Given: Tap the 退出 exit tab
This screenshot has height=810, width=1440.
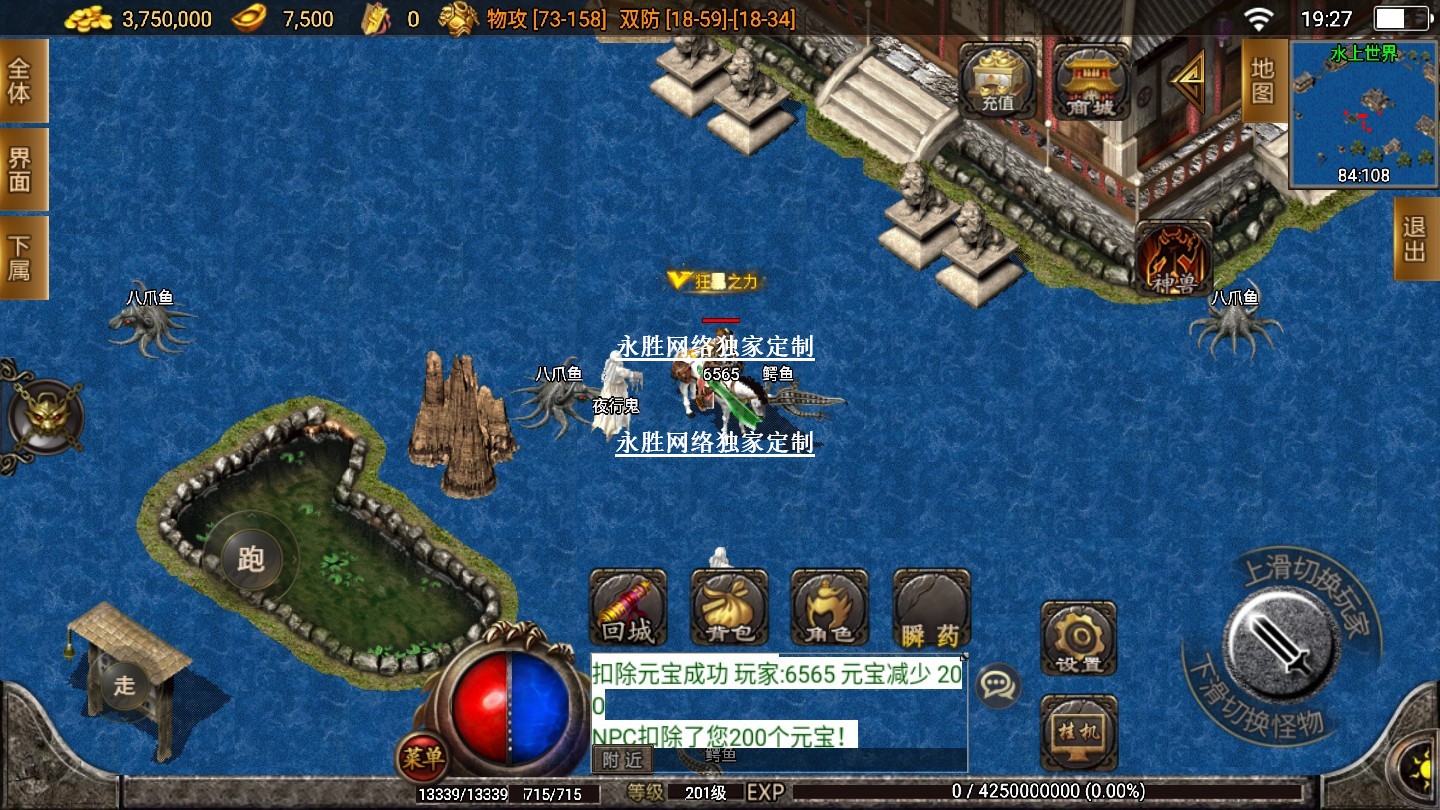Looking at the screenshot, I should [1415, 239].
